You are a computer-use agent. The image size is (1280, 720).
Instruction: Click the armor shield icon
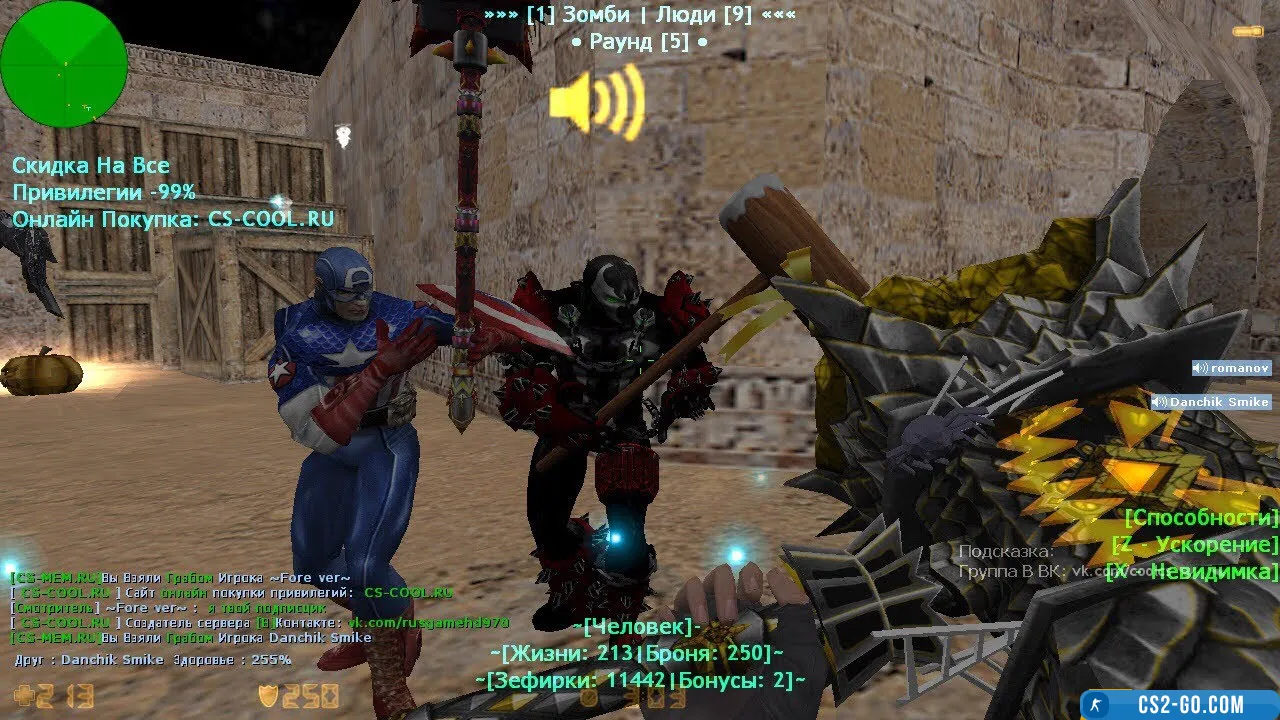[x=268, y=696]
